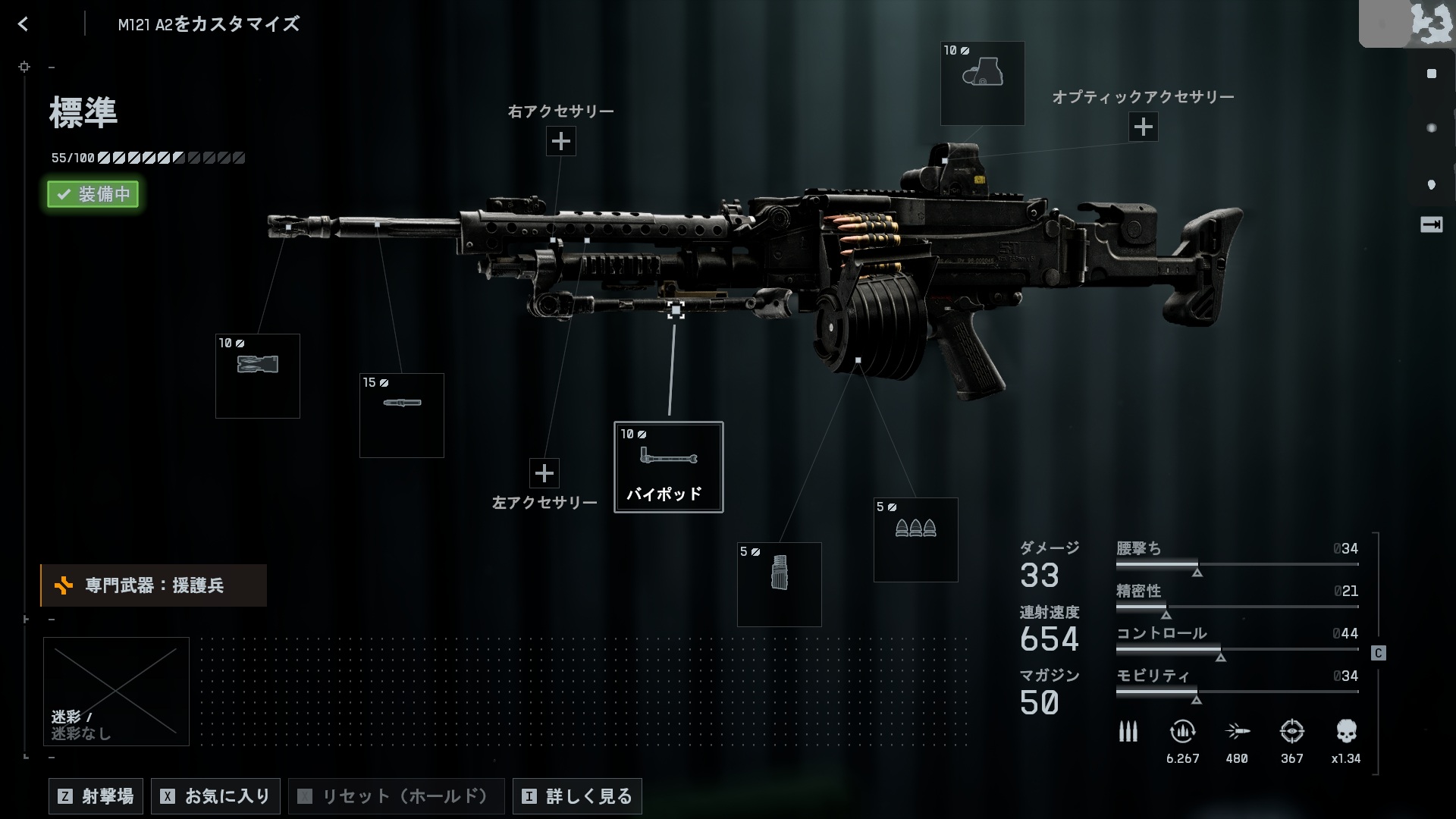Add a right accessory attachment
The image size is (1456, 819).
click(560, 141)
